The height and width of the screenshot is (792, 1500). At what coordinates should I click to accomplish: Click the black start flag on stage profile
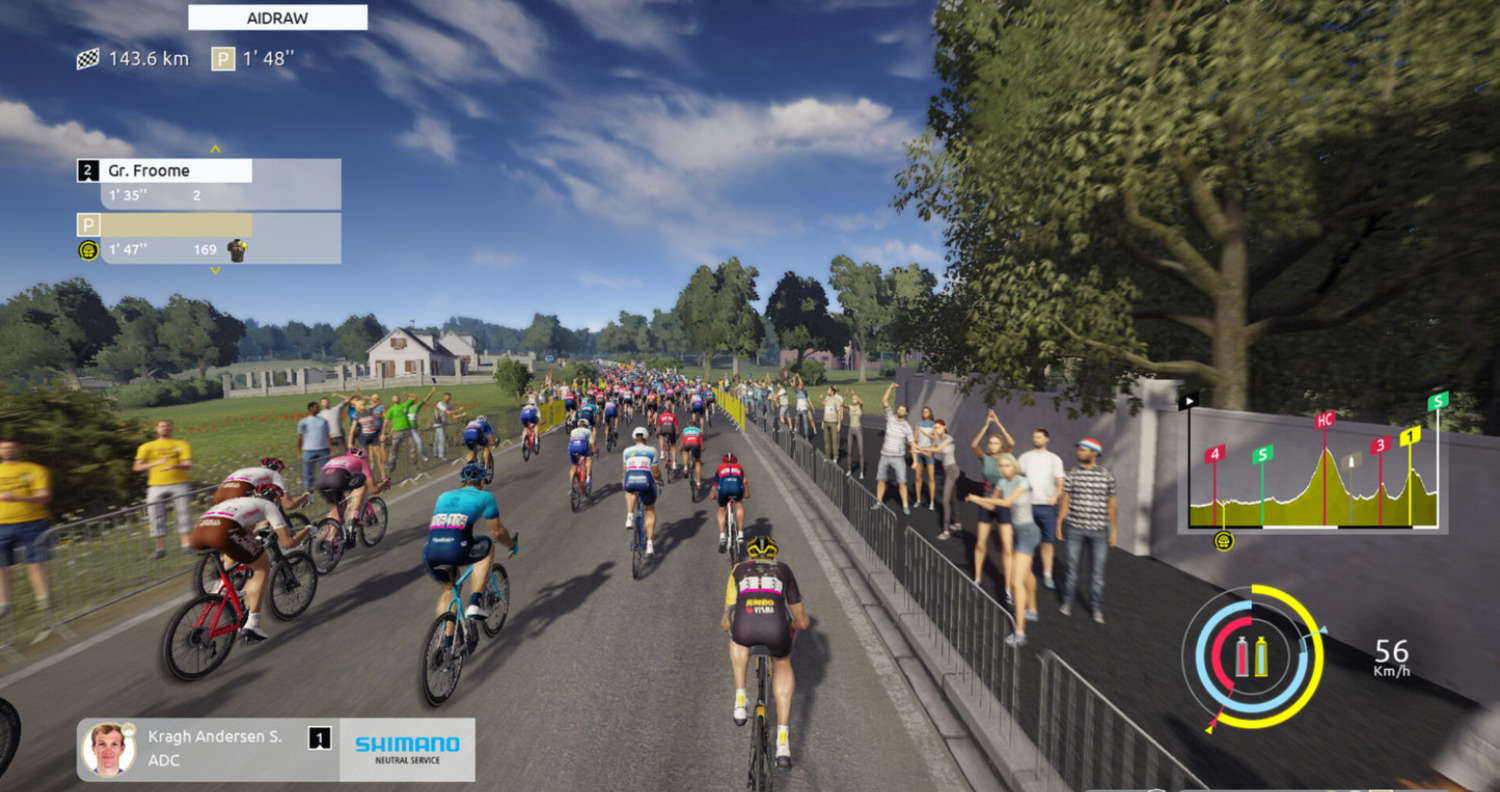(x=1188, y=402)
